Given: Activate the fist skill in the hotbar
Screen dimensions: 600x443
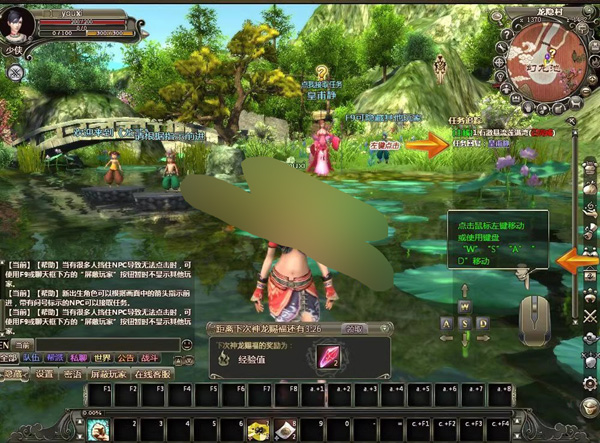Looking at the screenshot, I should coord(97,430).
